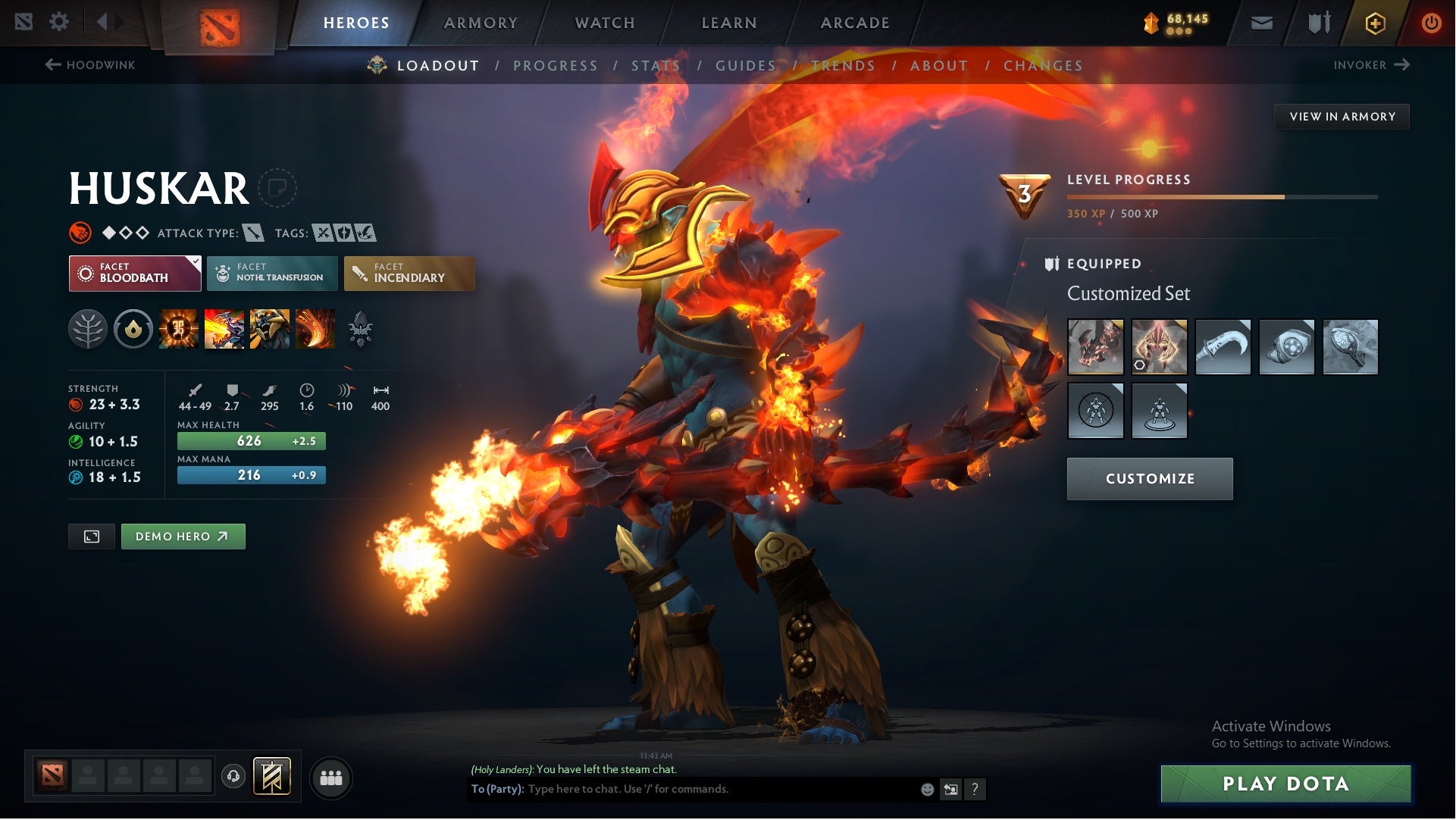Image resolution: width=1456 pixels, height=820 pixels.
Task: Switch to the ARMORY tab
Action: click(x=481, y=22)
